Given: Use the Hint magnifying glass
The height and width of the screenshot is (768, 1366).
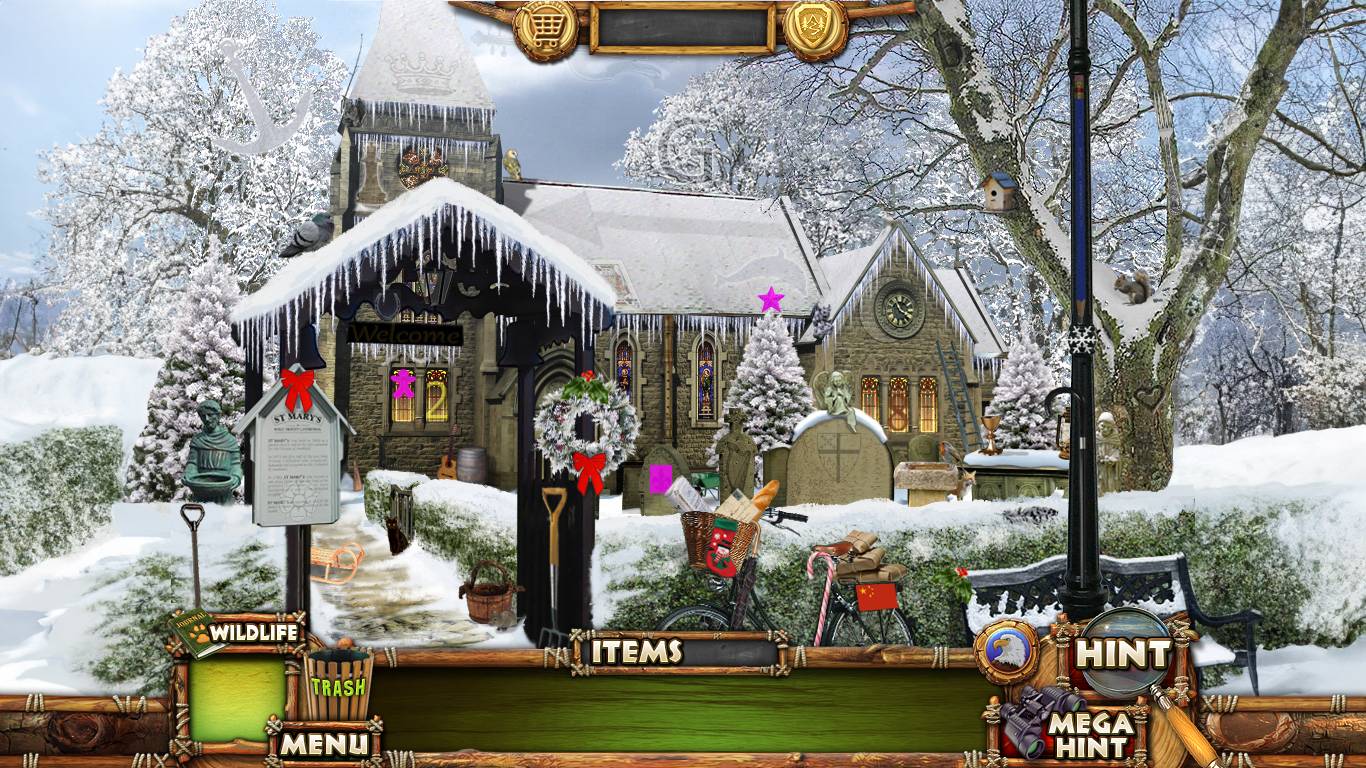Looking at the screenshot, I should 1123,654.
